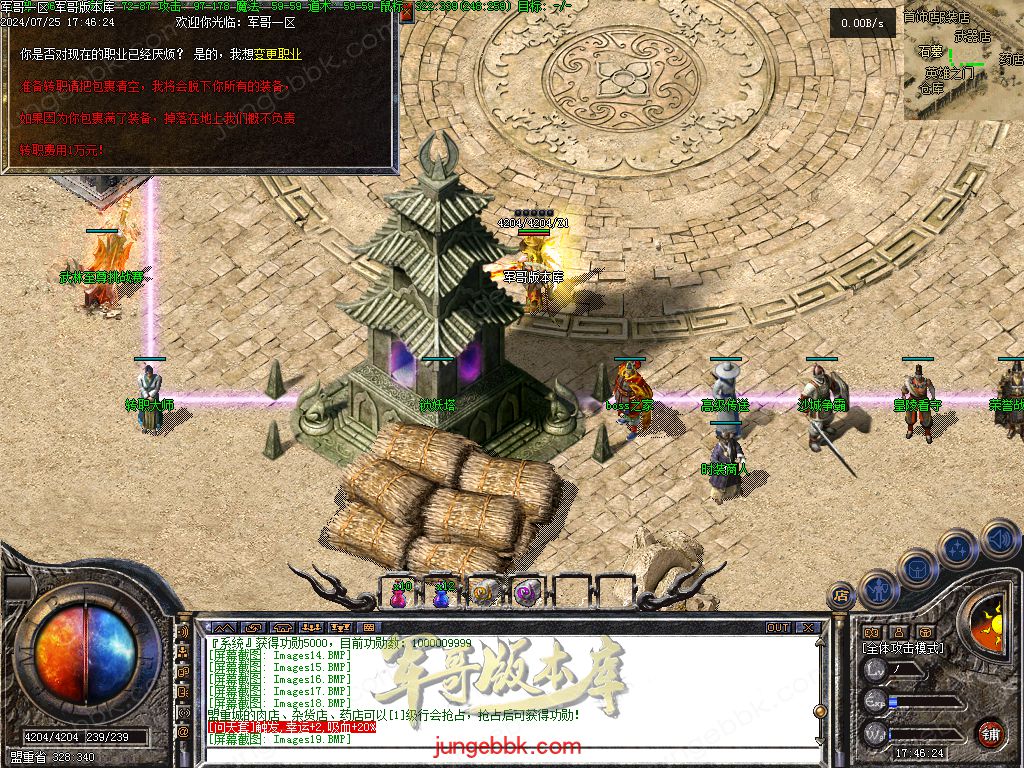Choose the 变更职业 dialogue link

point(277,54)
